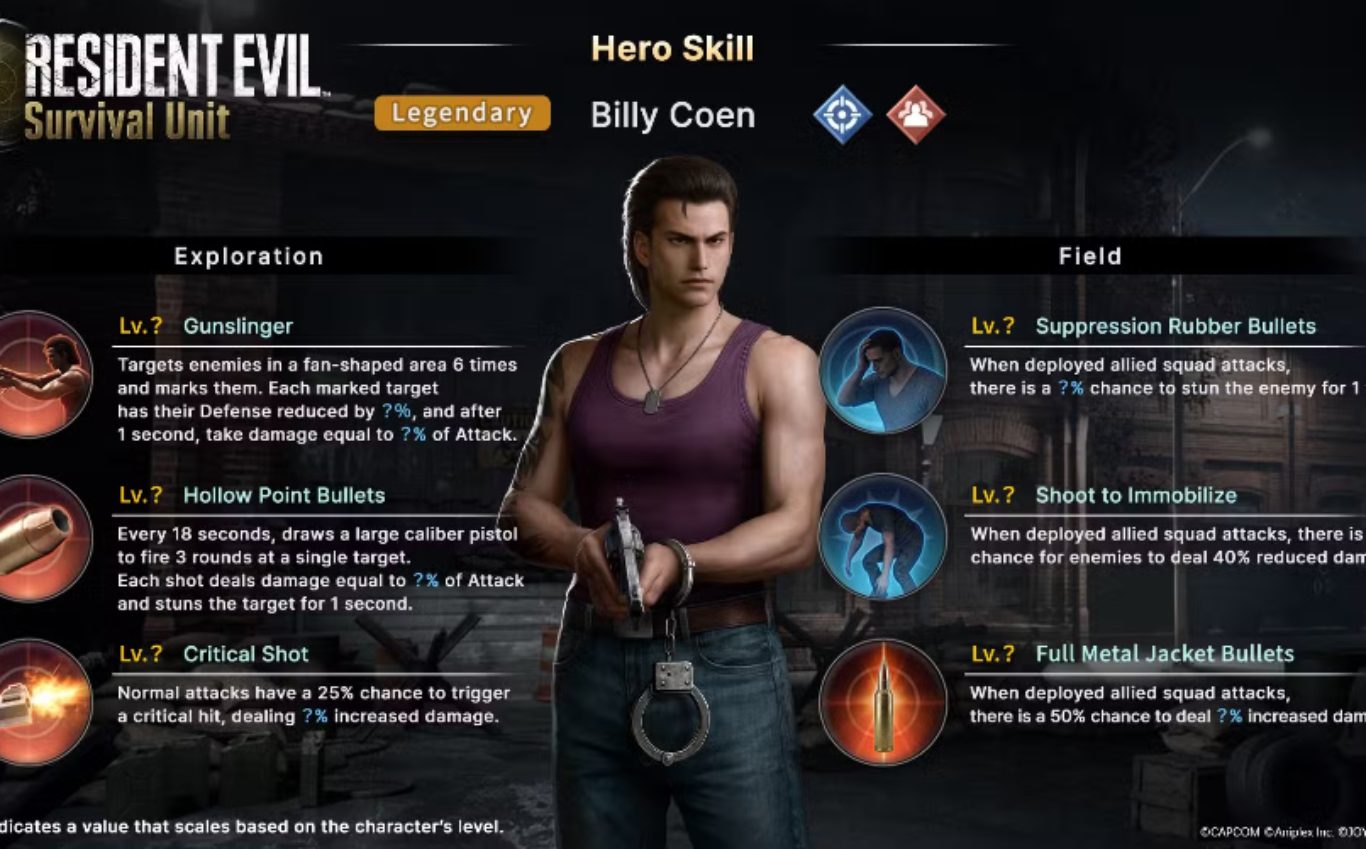Select the Gunslinger skill icon
The height and width of the screenshot is (849, 1366).
[42, 373]
